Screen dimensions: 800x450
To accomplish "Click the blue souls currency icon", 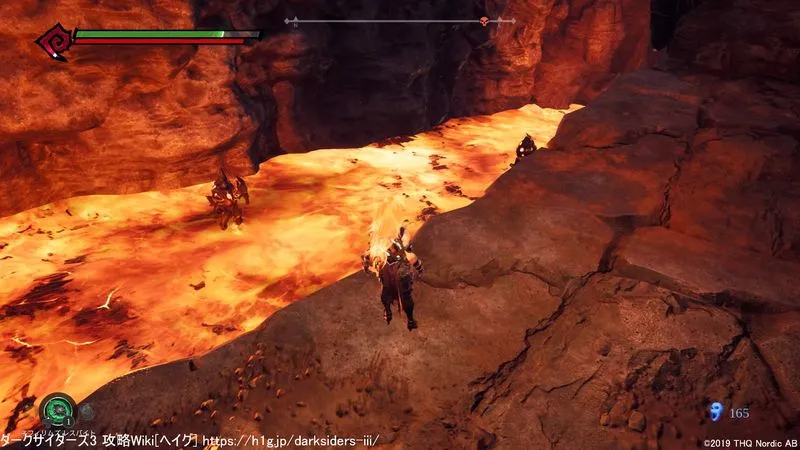I will 714,411.
